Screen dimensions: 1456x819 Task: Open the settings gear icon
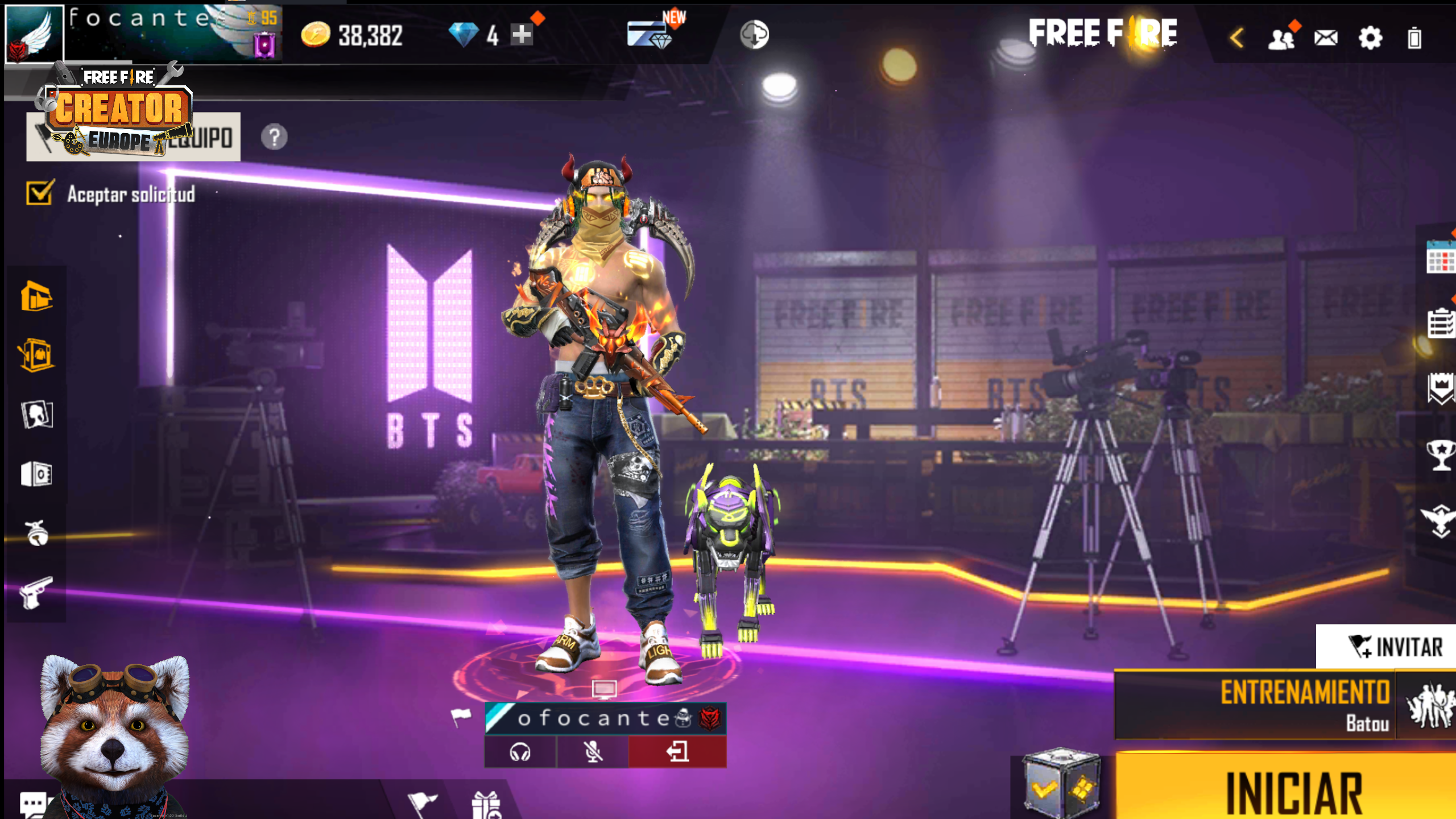(1370, 39)
